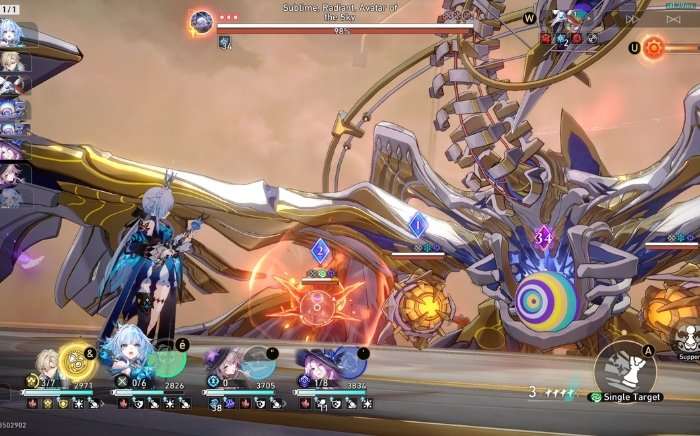Viewport: 700px width, 436px height.
Task: Toggle the auto-battle button
Action: click(673, 18)
